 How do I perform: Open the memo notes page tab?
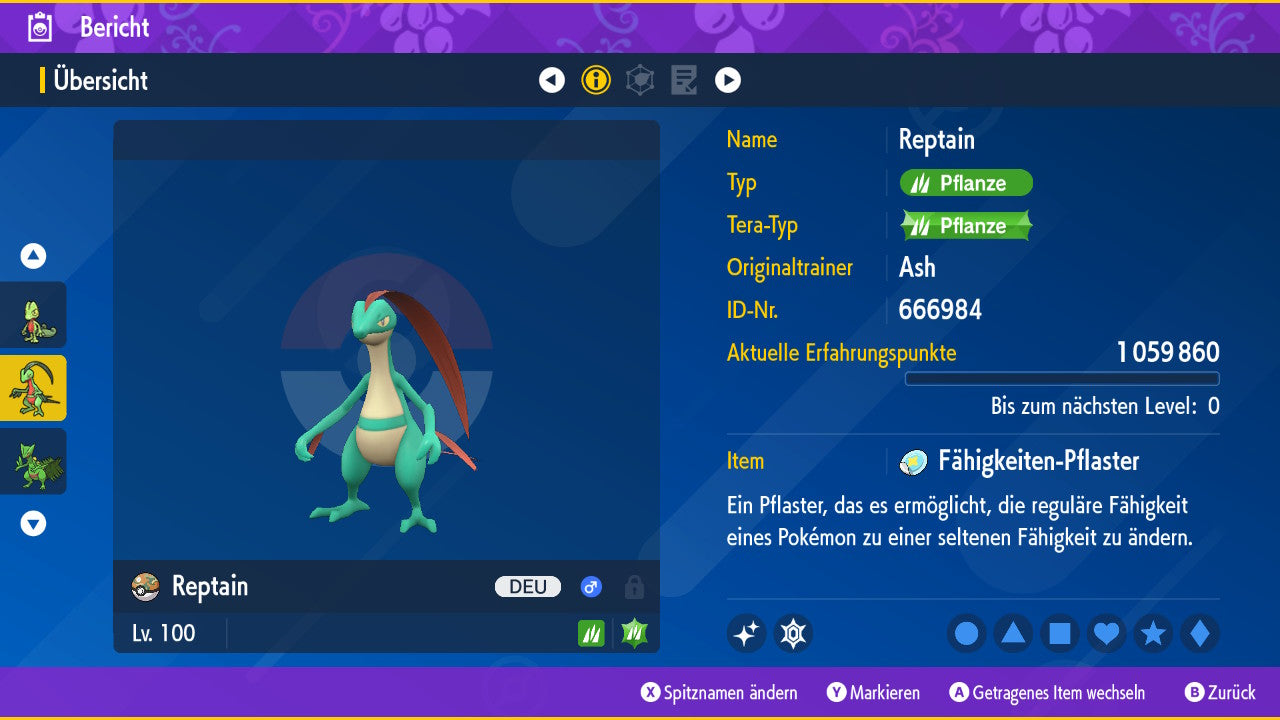tap(684, 80)
